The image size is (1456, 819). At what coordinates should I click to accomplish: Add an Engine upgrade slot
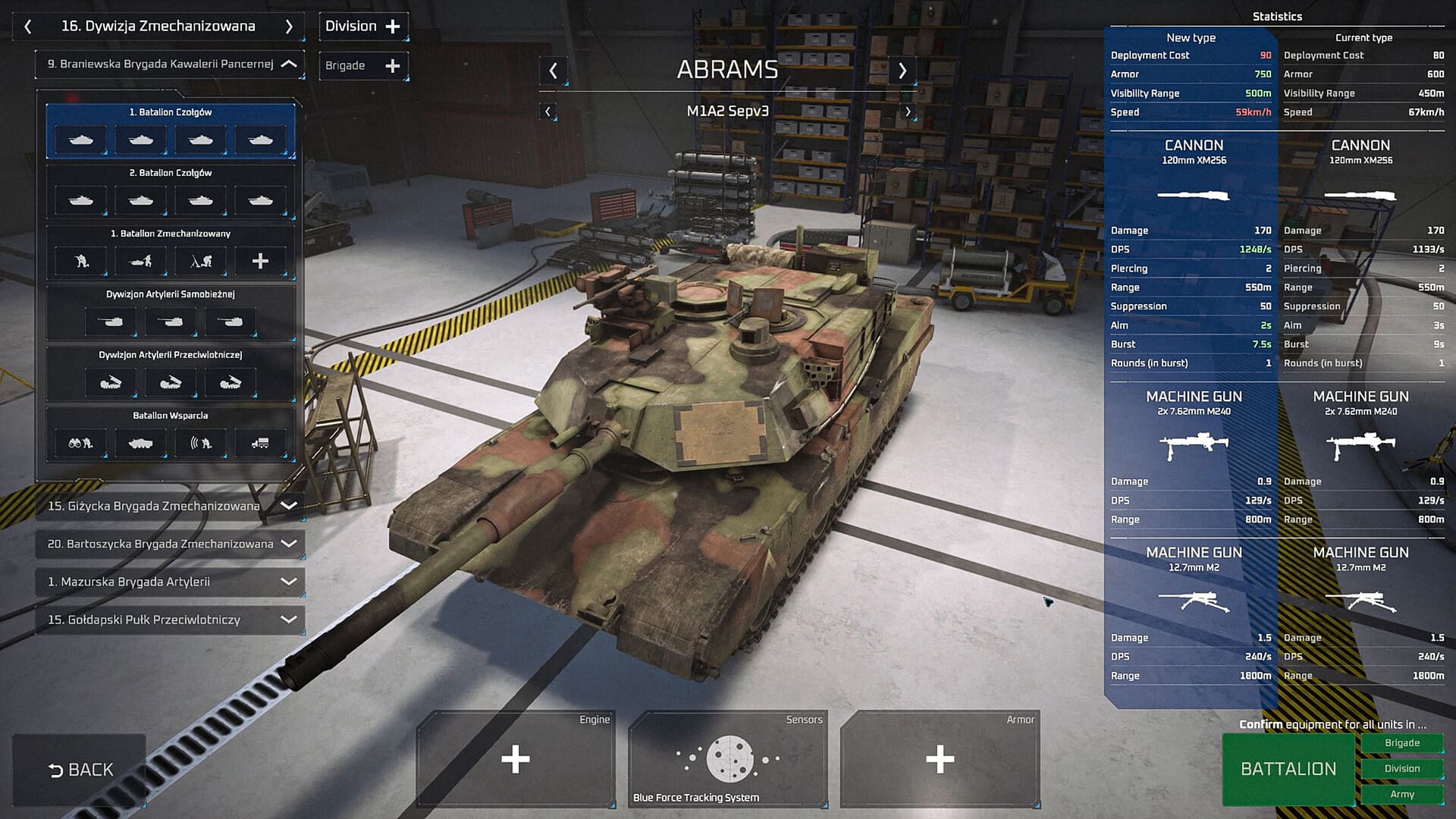[x=515, y=759]
